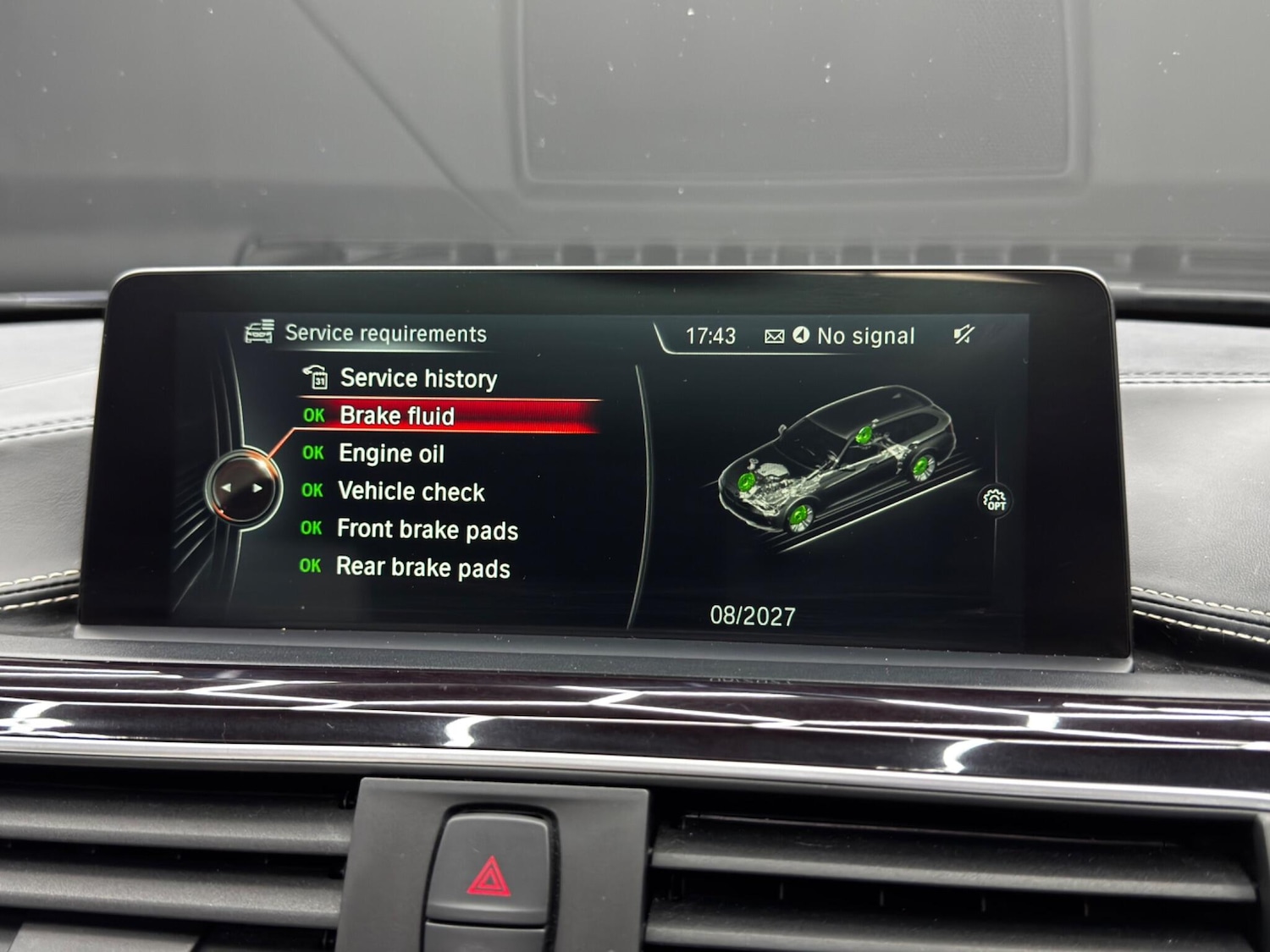
Task: Select the navigation arrow icon beside No signal
Action: [x=801, y=335]
